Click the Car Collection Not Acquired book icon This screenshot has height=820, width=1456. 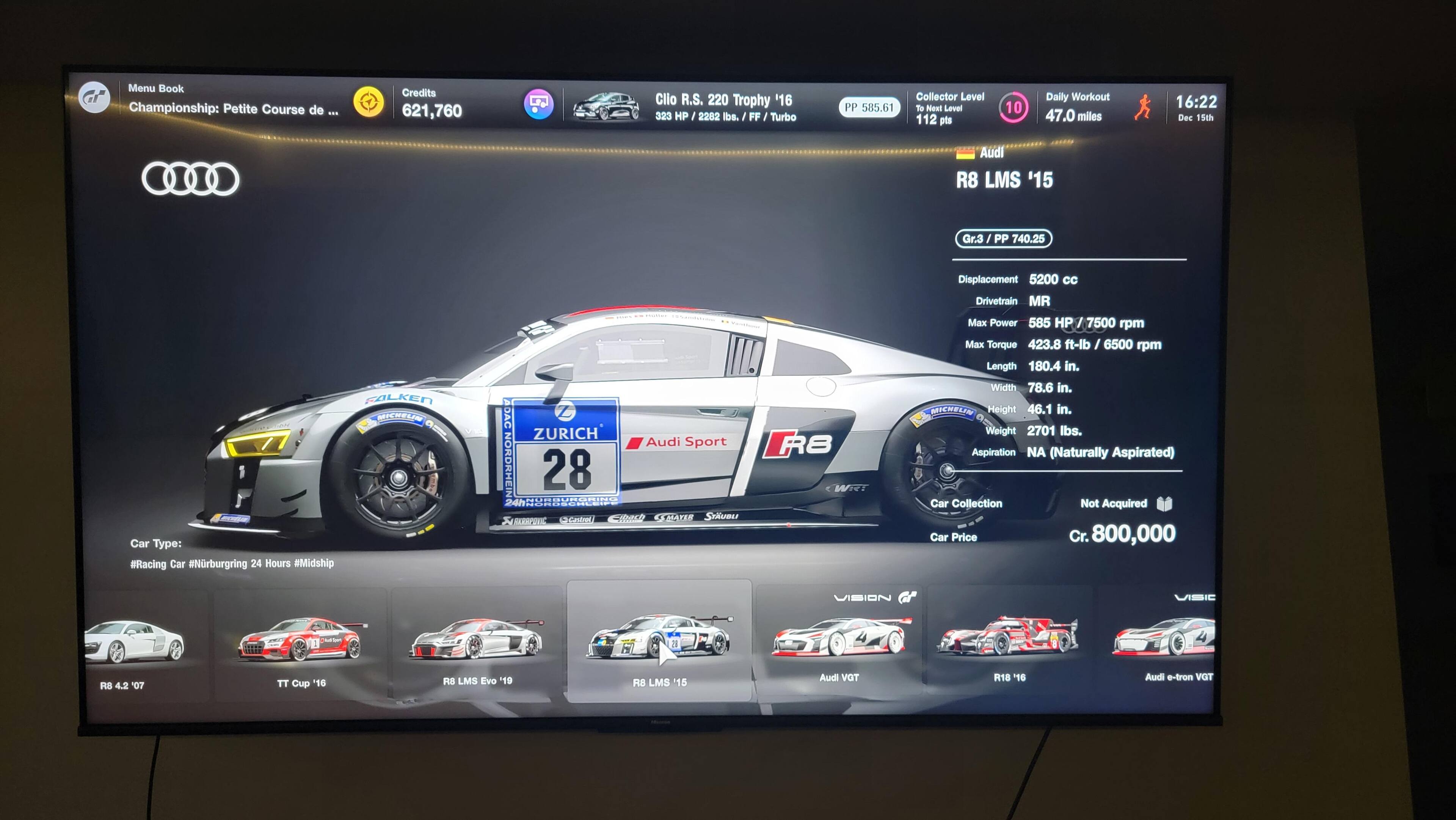(x=1164, y=503)
